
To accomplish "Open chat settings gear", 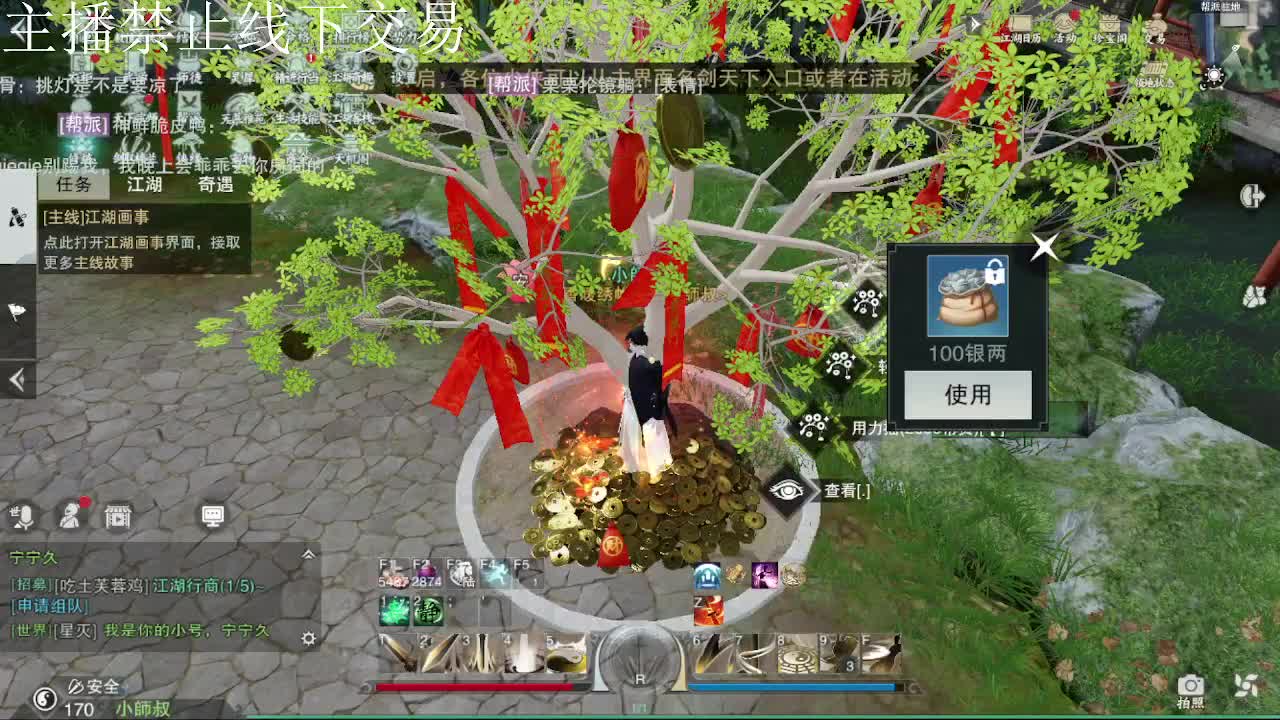I will coord(309,638).
